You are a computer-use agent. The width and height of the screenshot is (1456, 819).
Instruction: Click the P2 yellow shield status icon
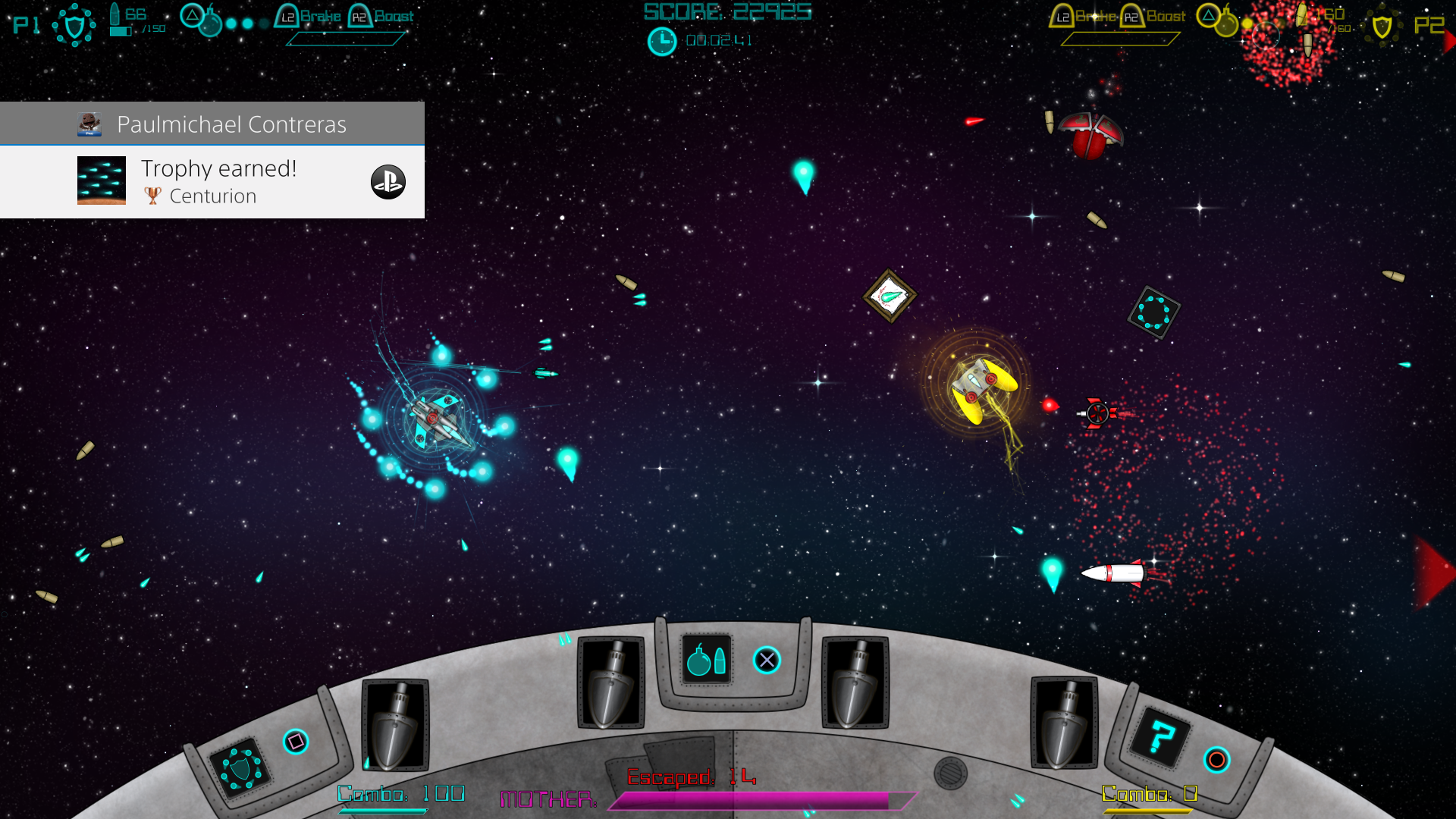click(x=1382, y=27)
